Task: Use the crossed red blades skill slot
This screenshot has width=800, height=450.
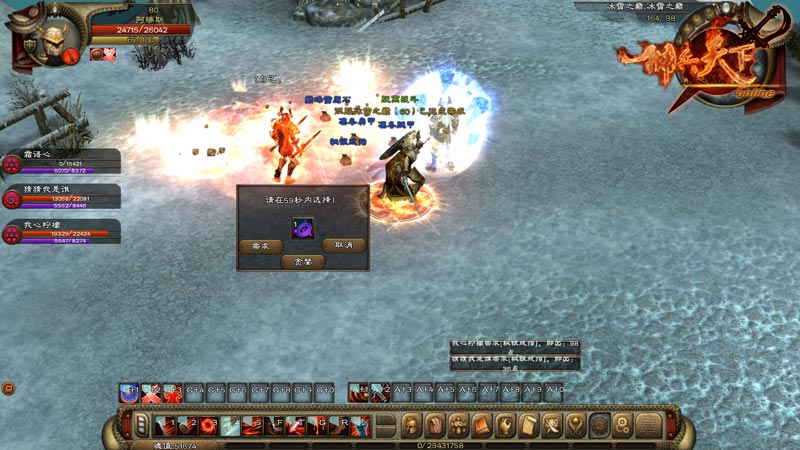Action: [x=149, y=392]
